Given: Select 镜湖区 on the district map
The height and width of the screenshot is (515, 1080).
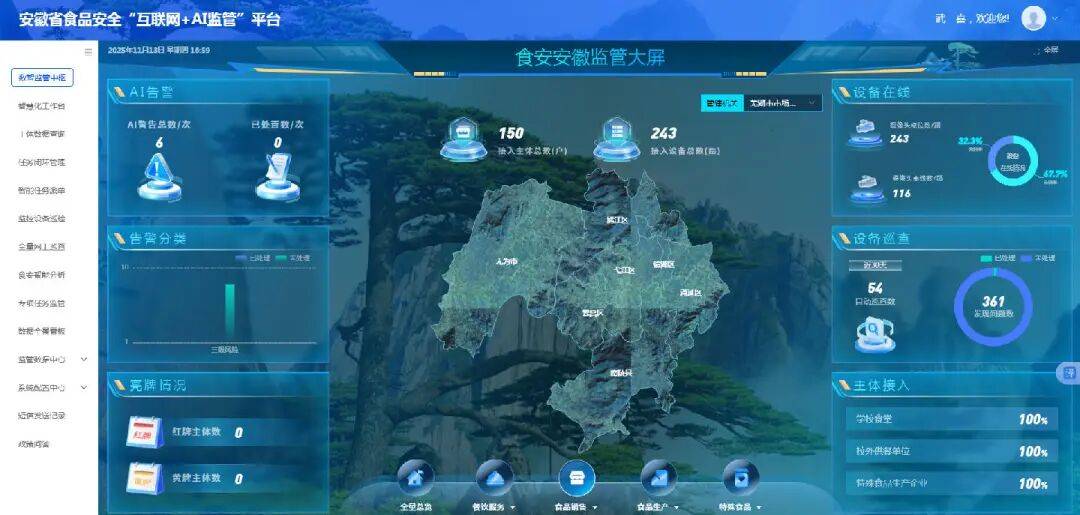Looking at the screenshot, I should 663,265.
